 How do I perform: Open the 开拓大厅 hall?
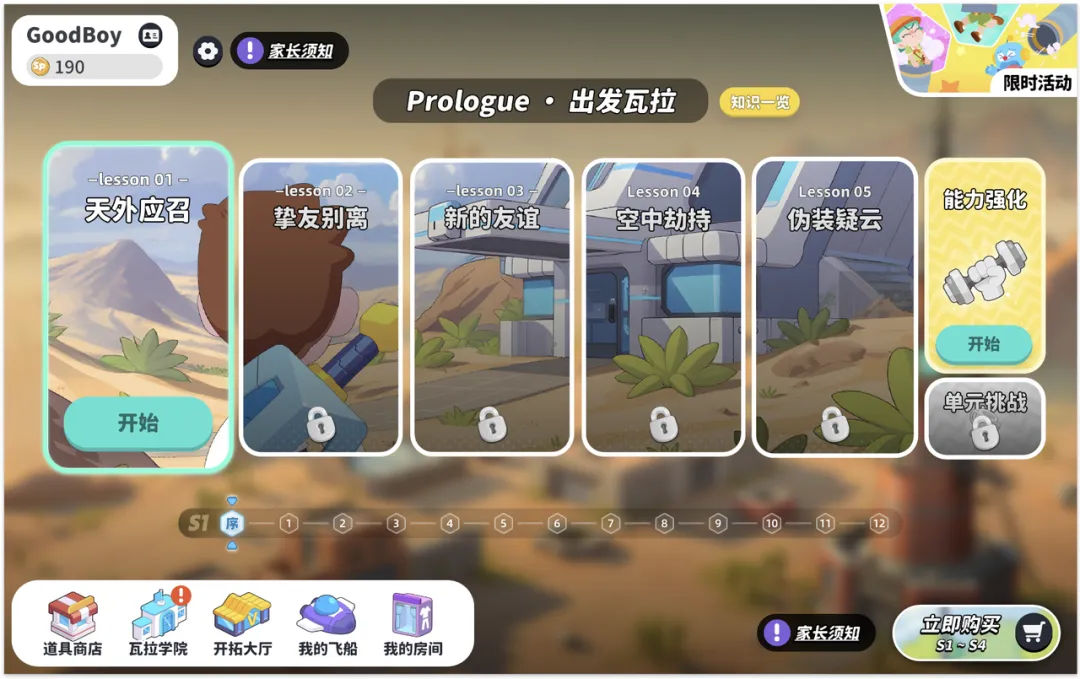[x=242, y=625]
